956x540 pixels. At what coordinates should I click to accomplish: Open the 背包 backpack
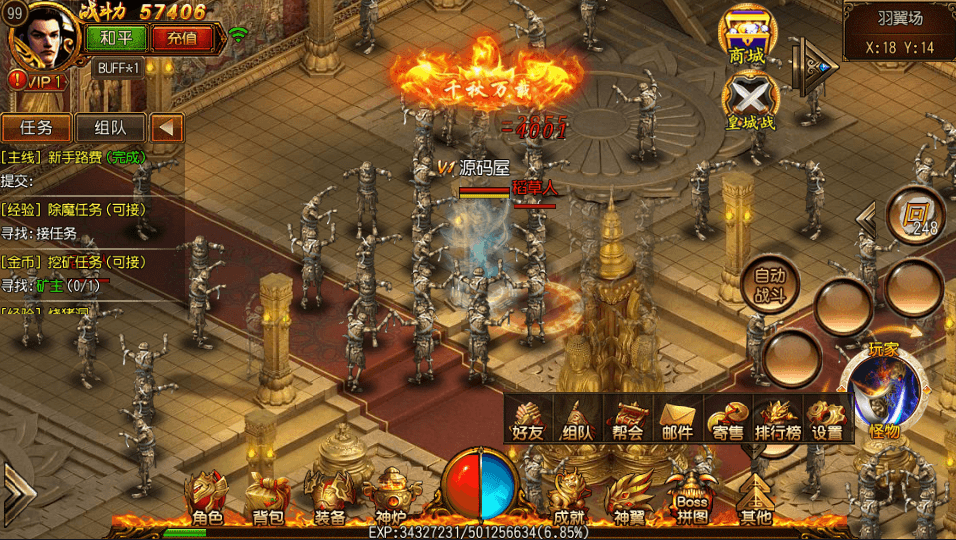[267, 498]
